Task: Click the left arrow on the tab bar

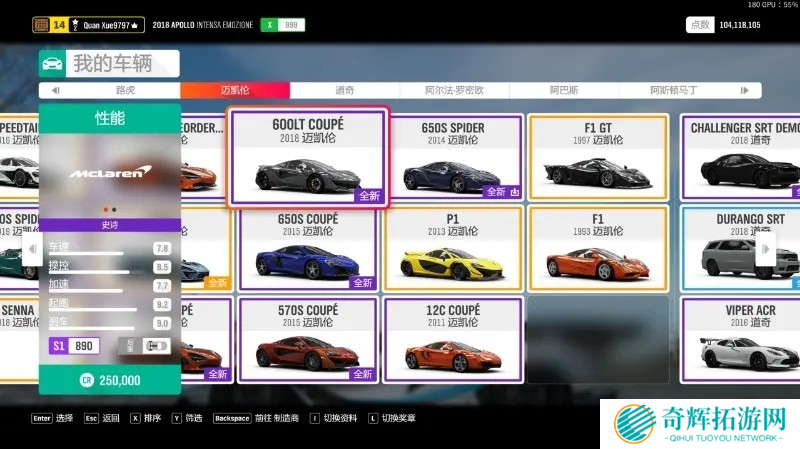Action: coord(55,90)
